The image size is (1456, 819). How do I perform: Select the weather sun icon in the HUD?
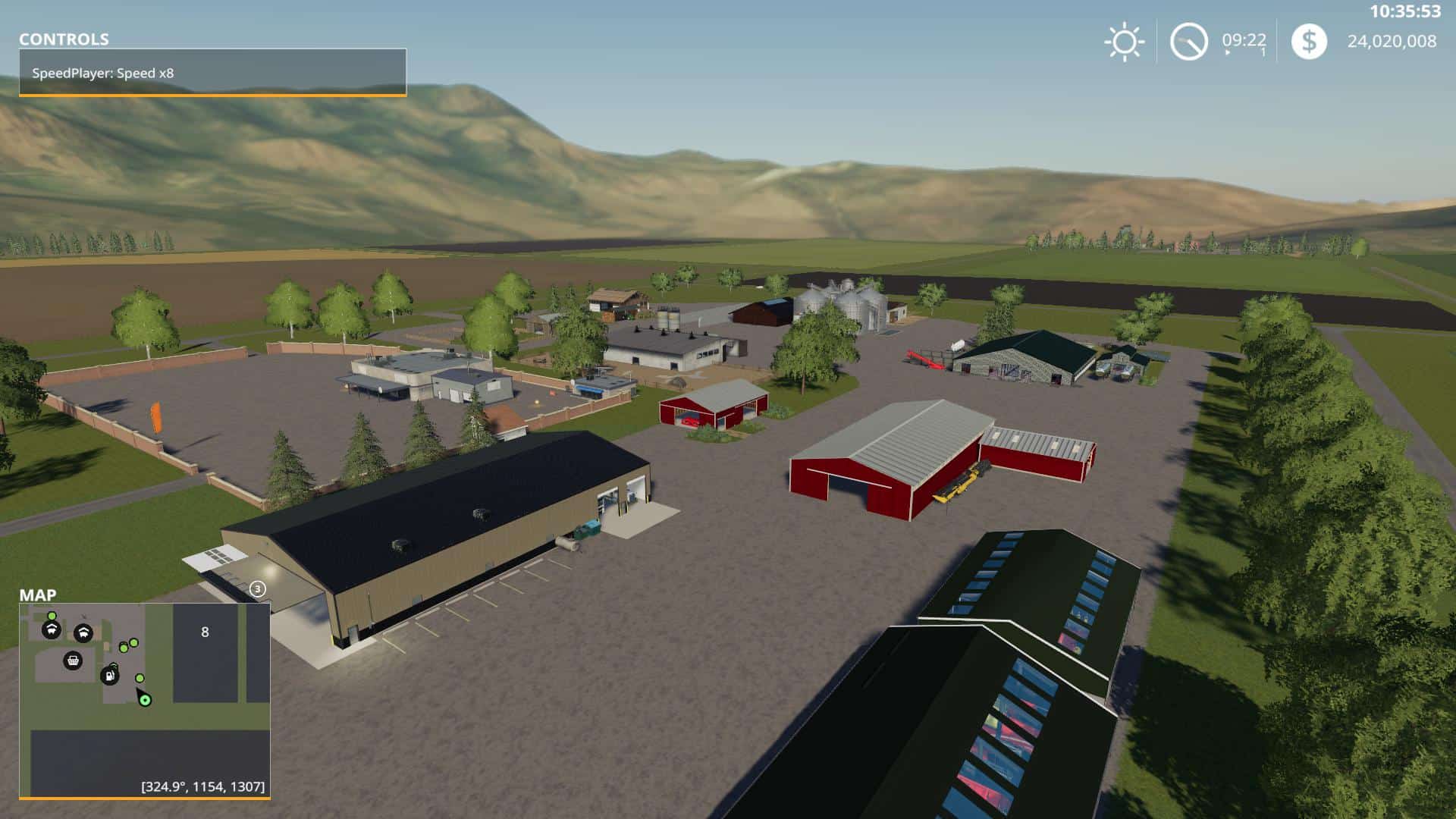pyautogui.click(x=1125, y=42)
